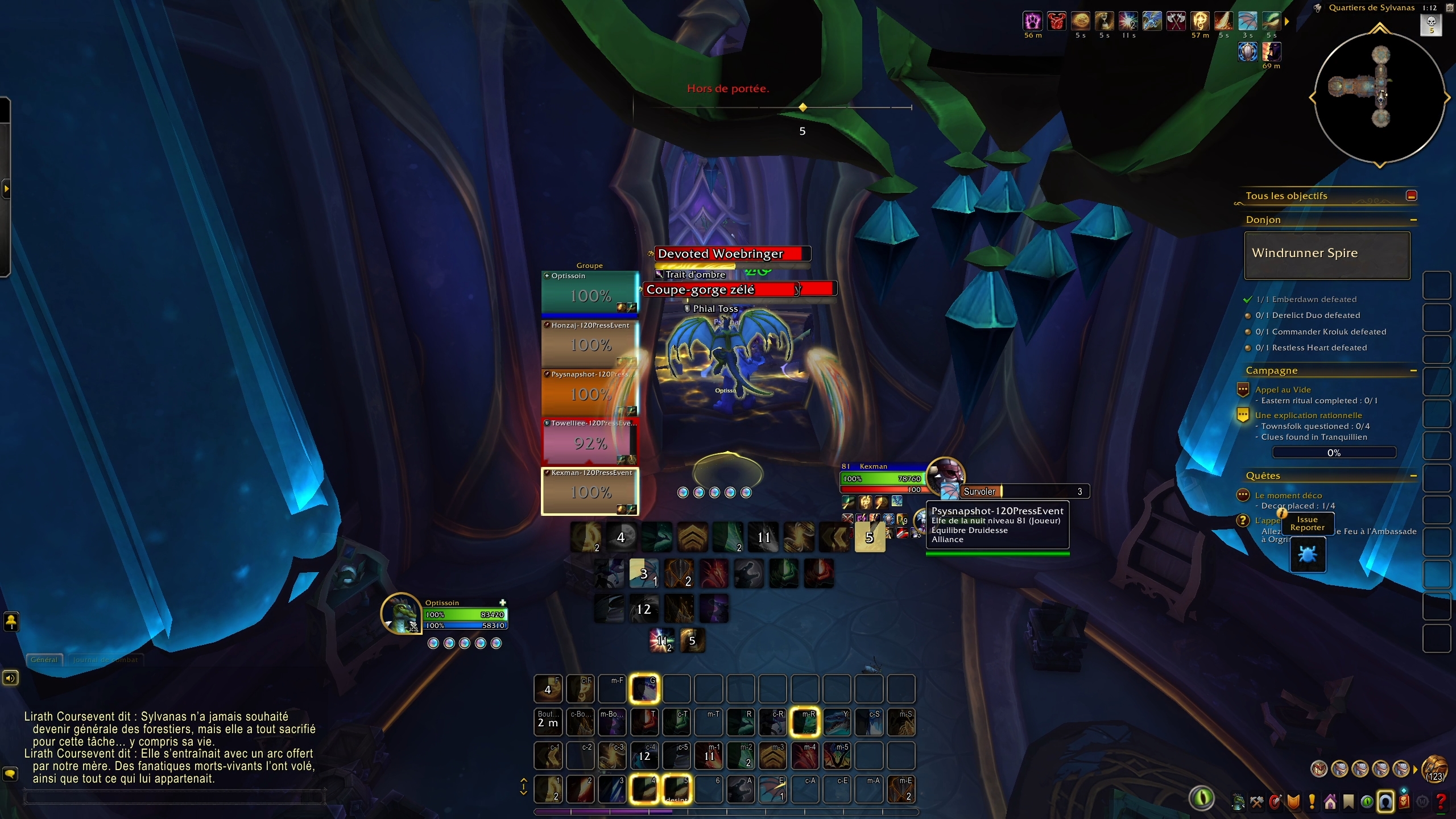This screenshot has height=819, width=1456.
Task: Click the Windrunner Spire dungeon title
Action: tap(1305, 254)
